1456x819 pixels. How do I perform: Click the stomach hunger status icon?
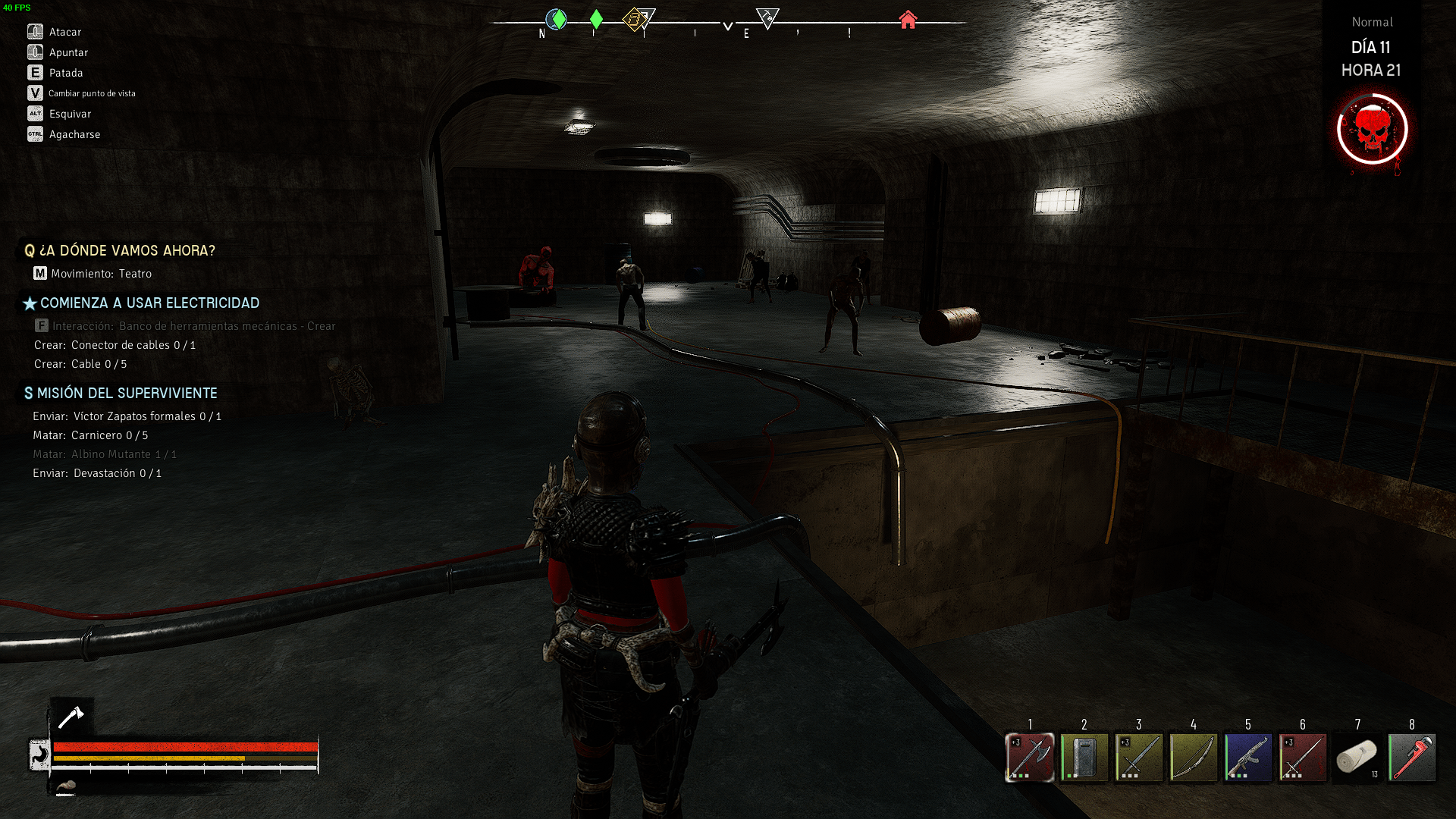pos(39,755)
